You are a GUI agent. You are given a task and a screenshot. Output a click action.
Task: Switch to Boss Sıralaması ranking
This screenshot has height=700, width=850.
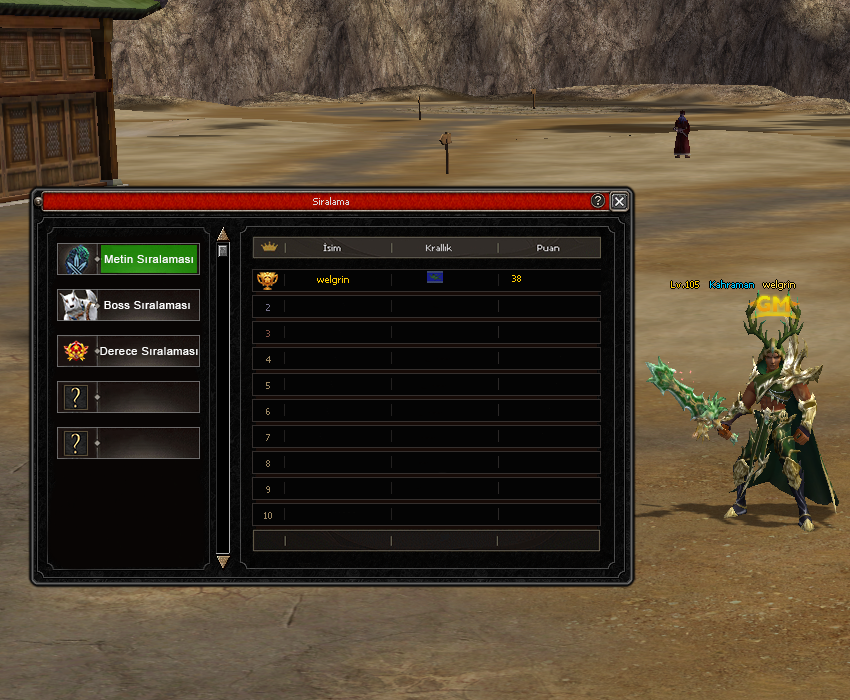pyautogui.click(x=128, y=305)
